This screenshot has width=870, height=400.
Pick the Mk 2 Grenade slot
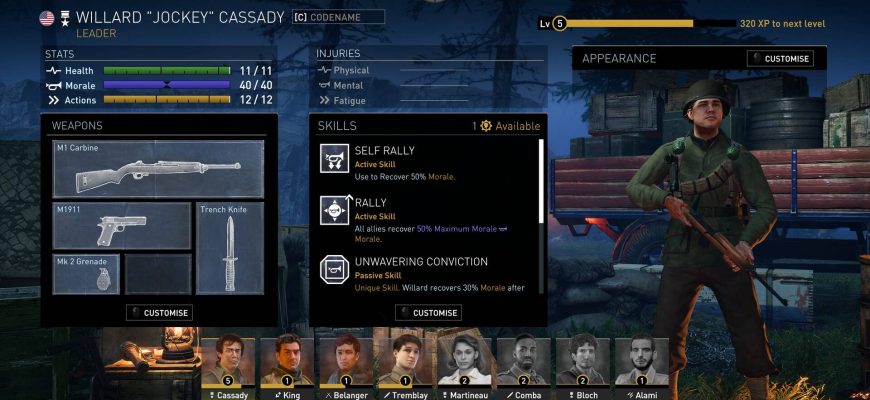86,274
